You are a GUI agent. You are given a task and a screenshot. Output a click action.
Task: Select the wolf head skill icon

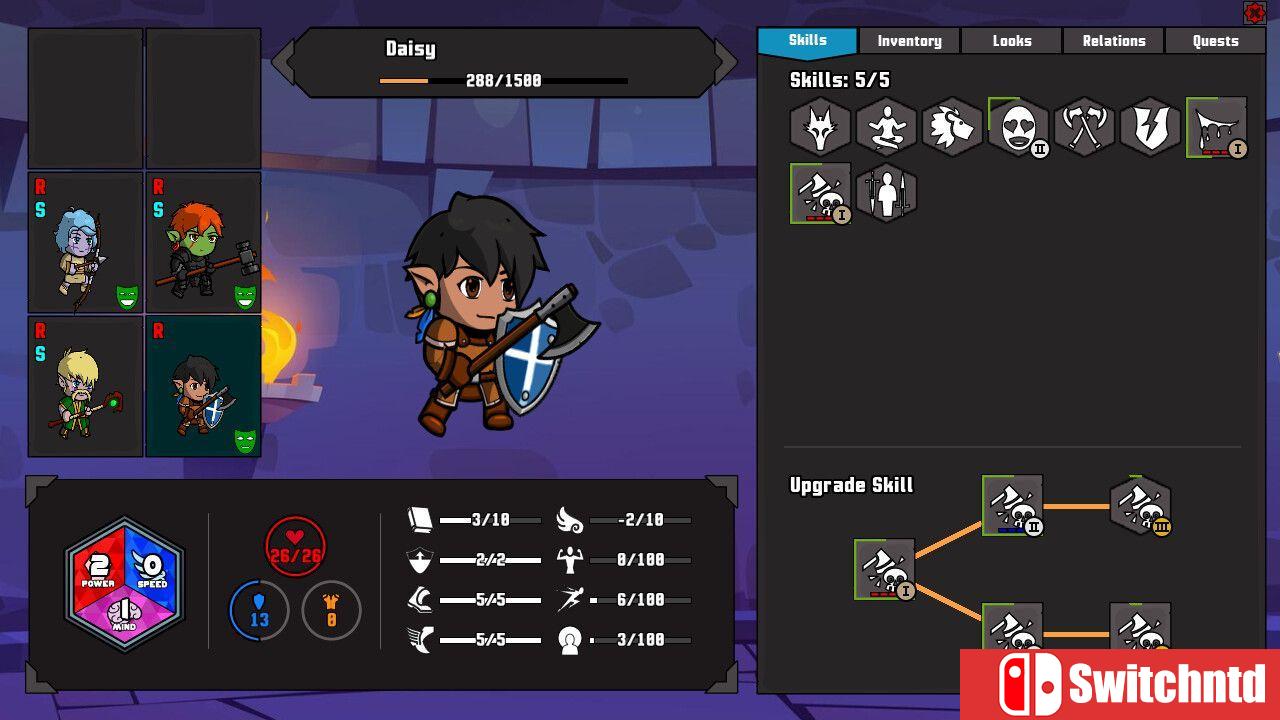coord(820,127)
